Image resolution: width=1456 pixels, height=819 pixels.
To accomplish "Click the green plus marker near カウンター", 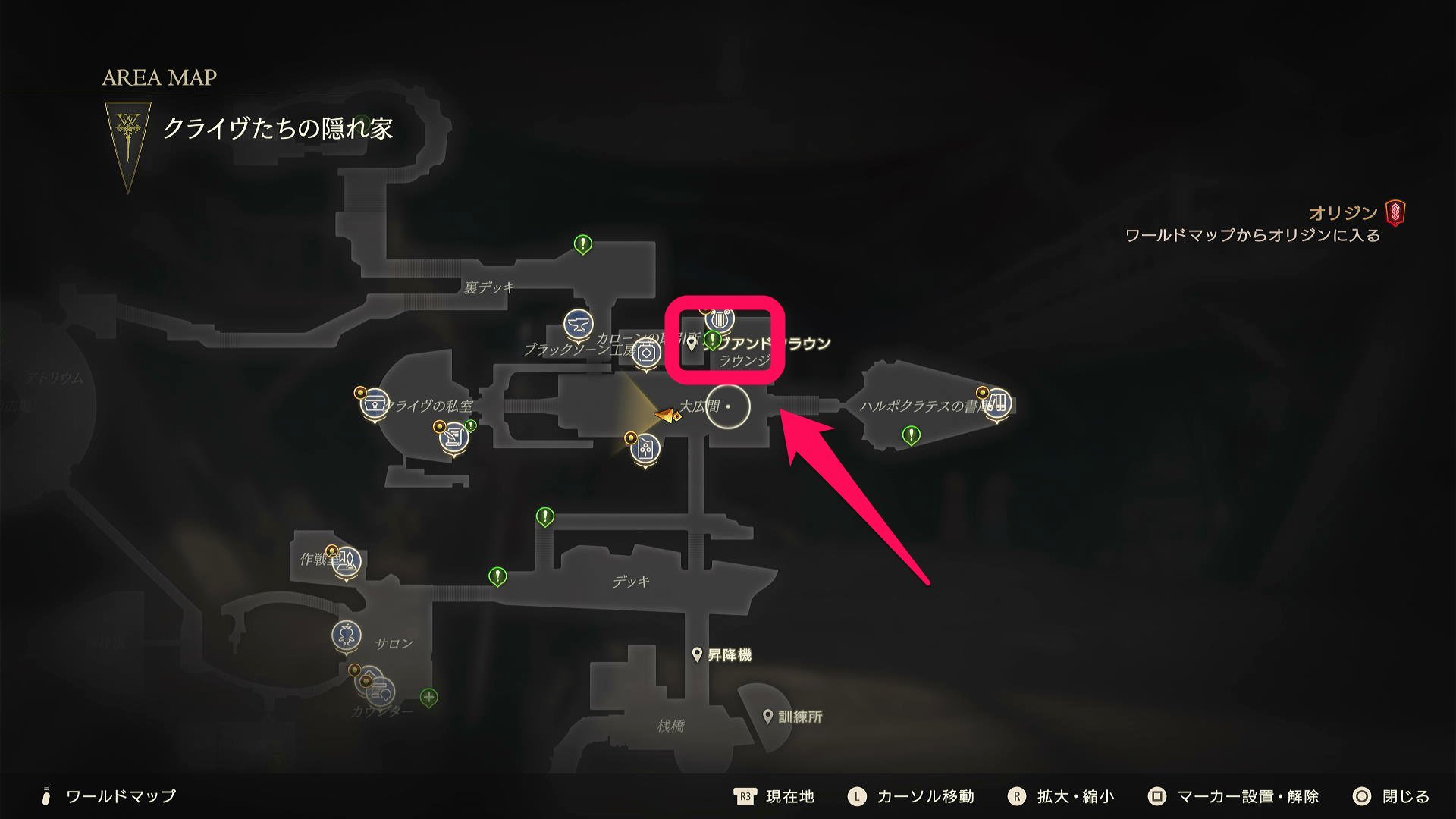I will 428,697.
